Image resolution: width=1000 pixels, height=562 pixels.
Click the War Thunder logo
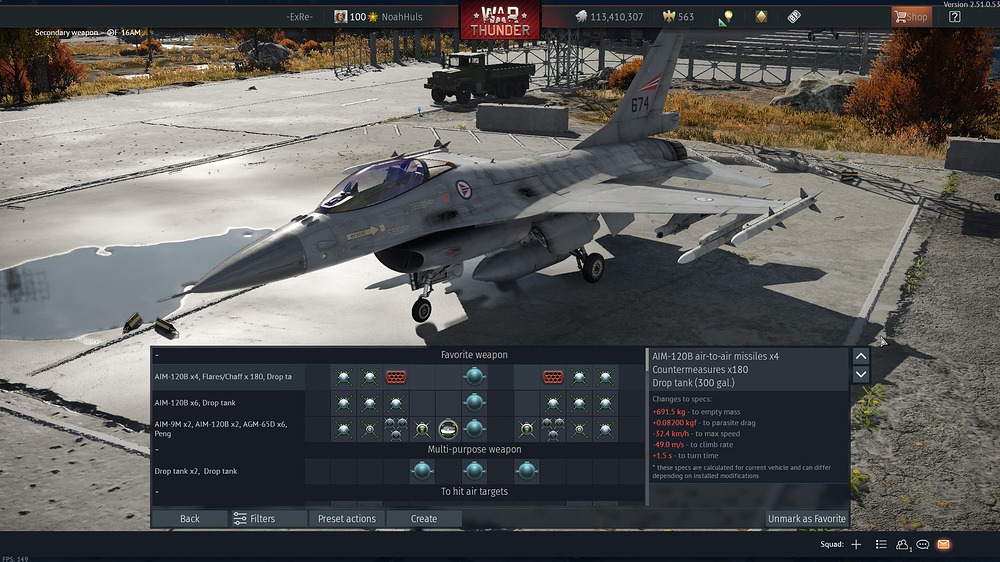click(500, 19)
